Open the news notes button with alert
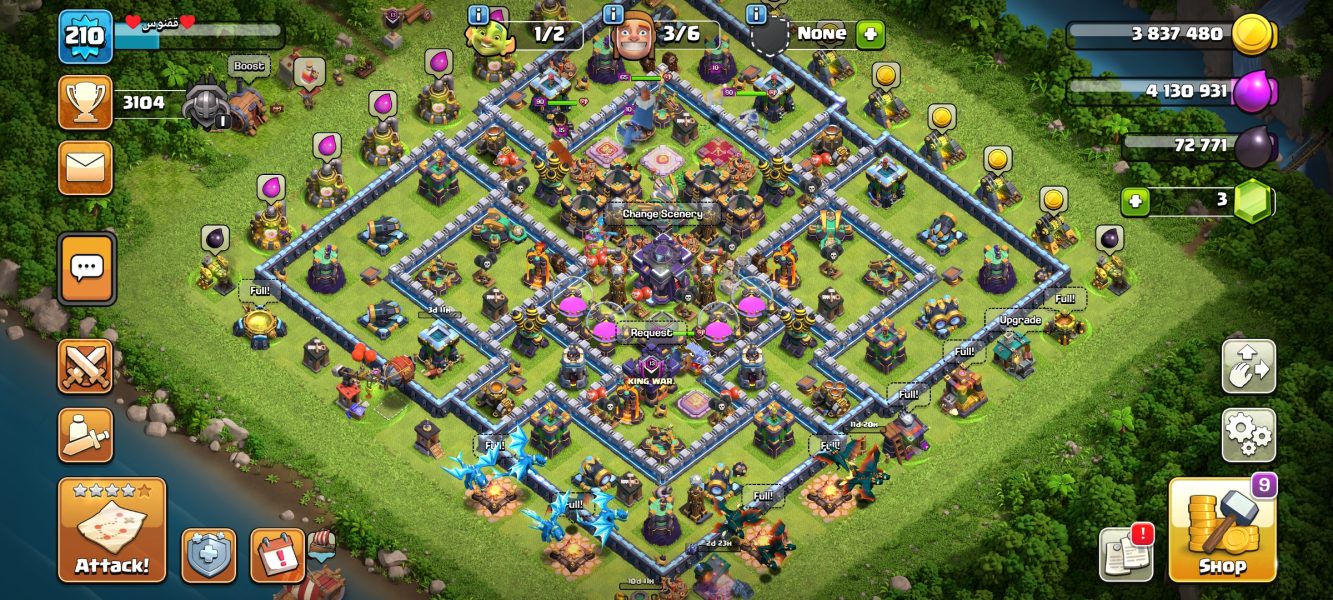Image resolution: width=1333 pixels, height=600 pixels. point(1127,553)
